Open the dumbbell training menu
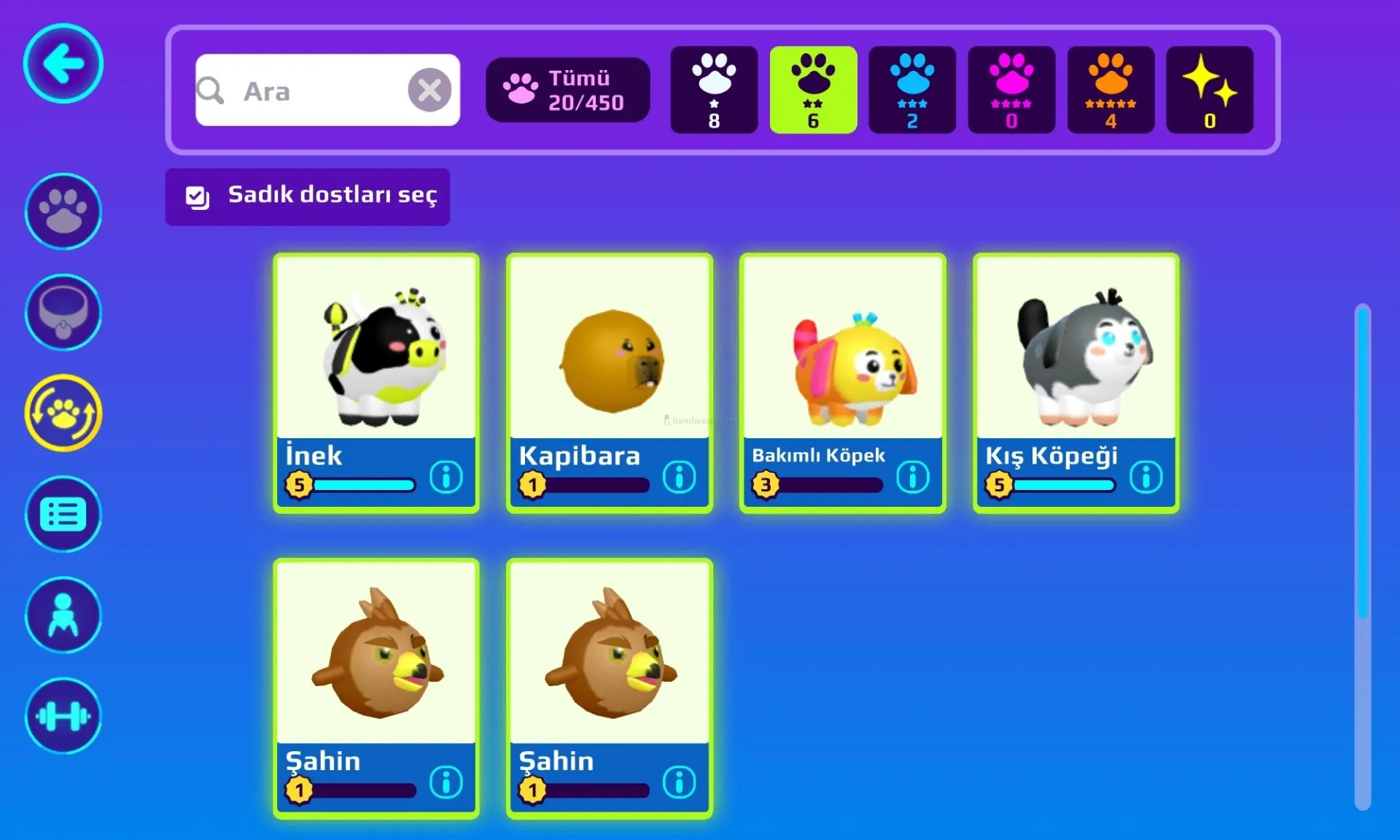This screenshot has width=1400, height=840. click(63, 716)
